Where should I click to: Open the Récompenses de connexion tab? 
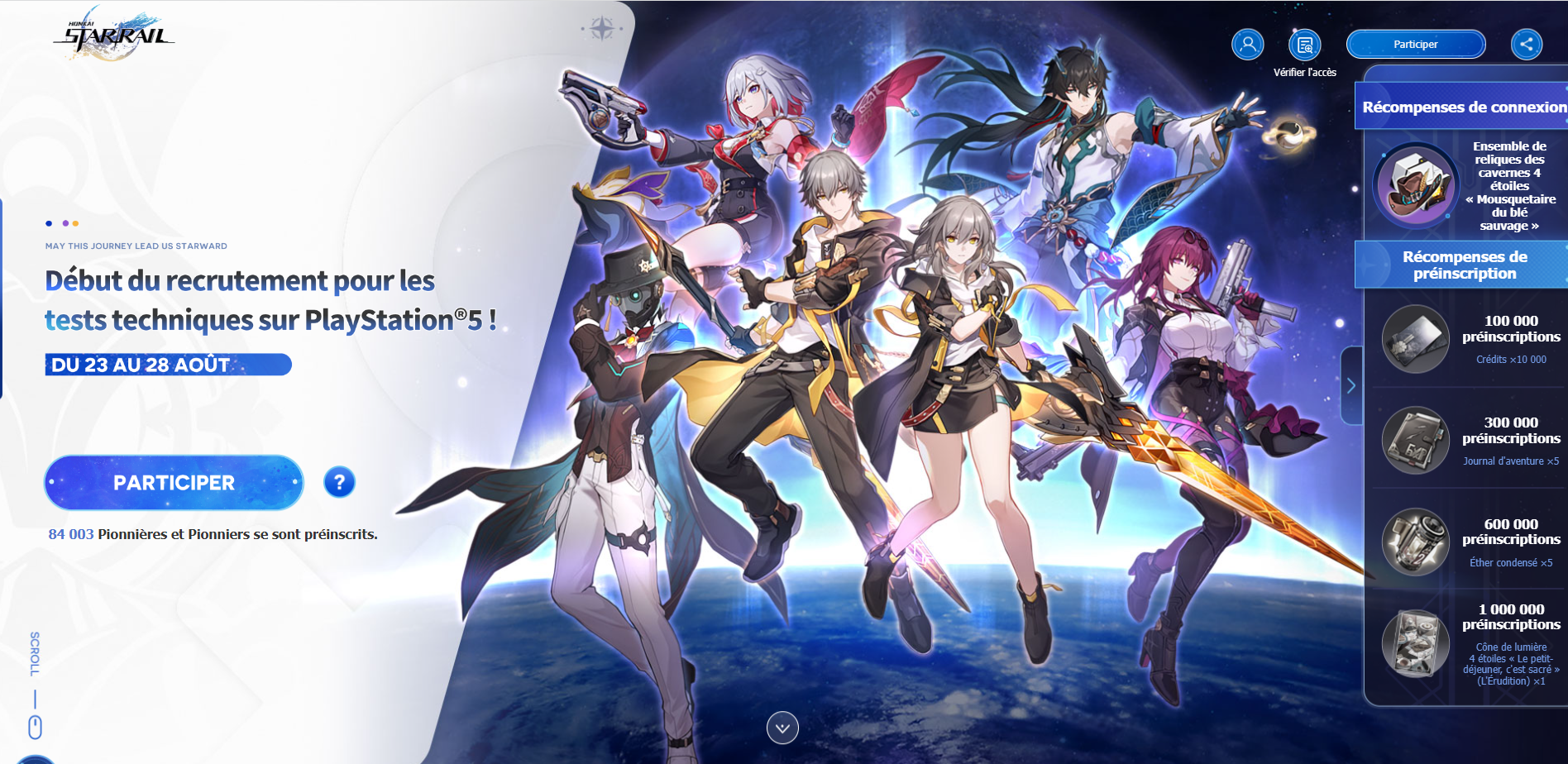pyautogui.click(x=1465, y=106)
